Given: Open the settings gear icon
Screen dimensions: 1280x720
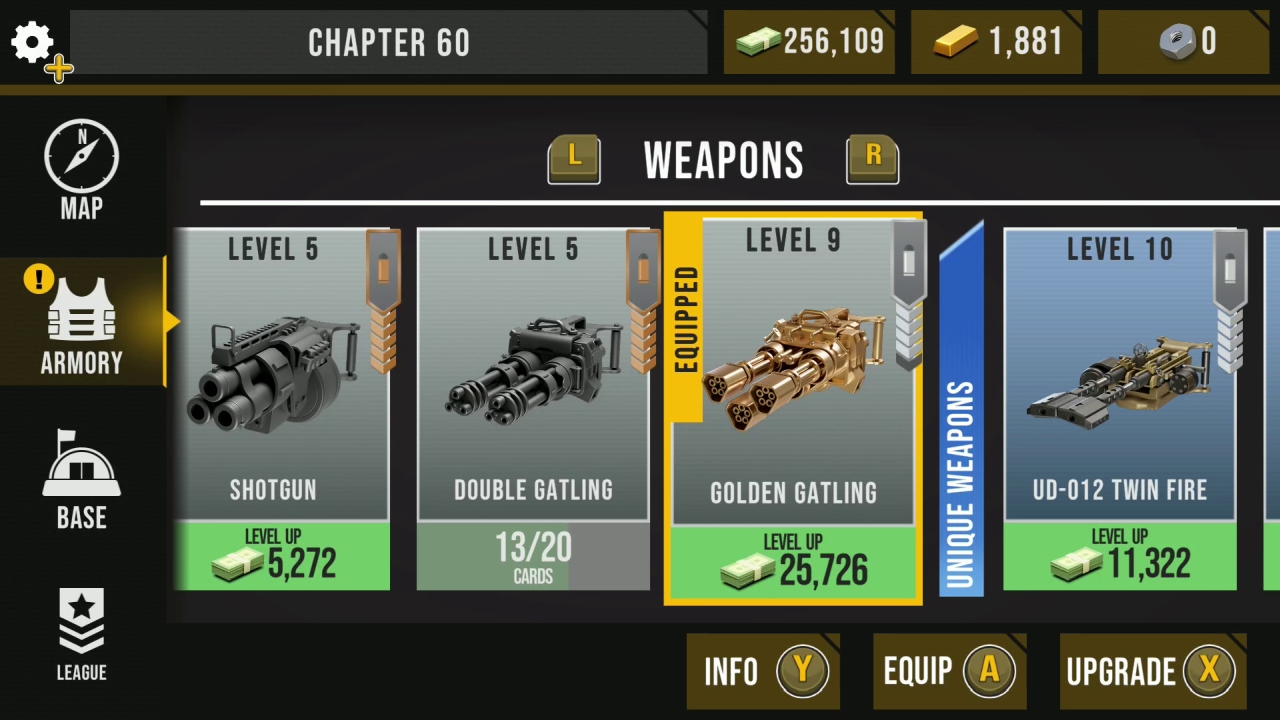Looking at the screenshot, I should [x=31, y=42].
